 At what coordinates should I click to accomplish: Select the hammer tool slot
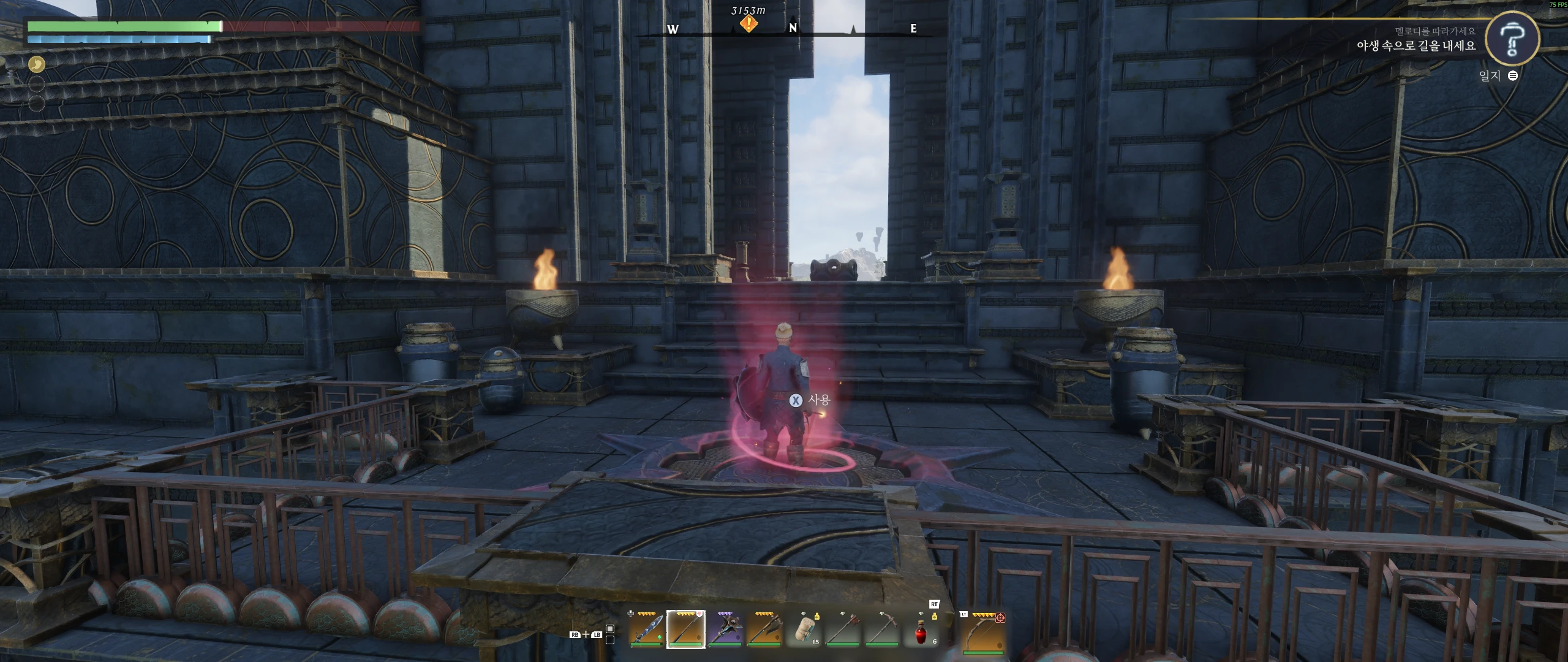pyautogui.click(x=843, y=630)
